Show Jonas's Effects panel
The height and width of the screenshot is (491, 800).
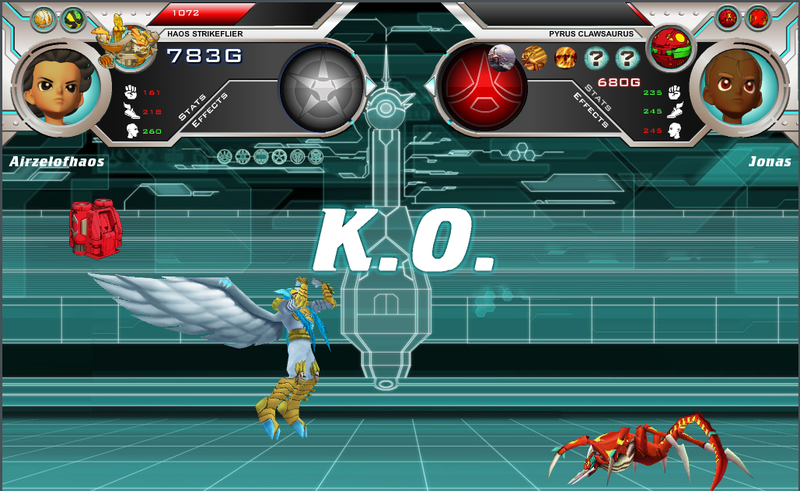click(x=590, y=111)
